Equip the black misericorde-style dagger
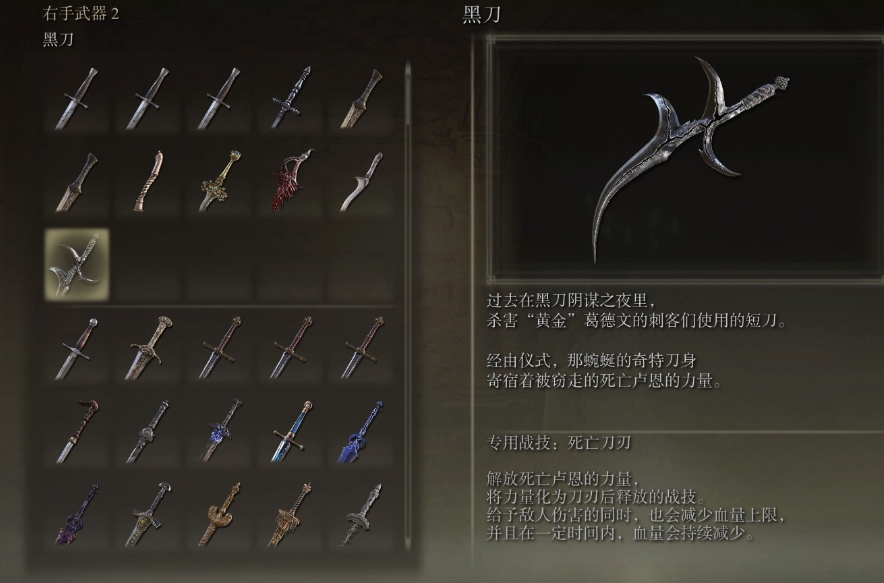The width and height of the screenshot is (884, 583). (291, 98)
